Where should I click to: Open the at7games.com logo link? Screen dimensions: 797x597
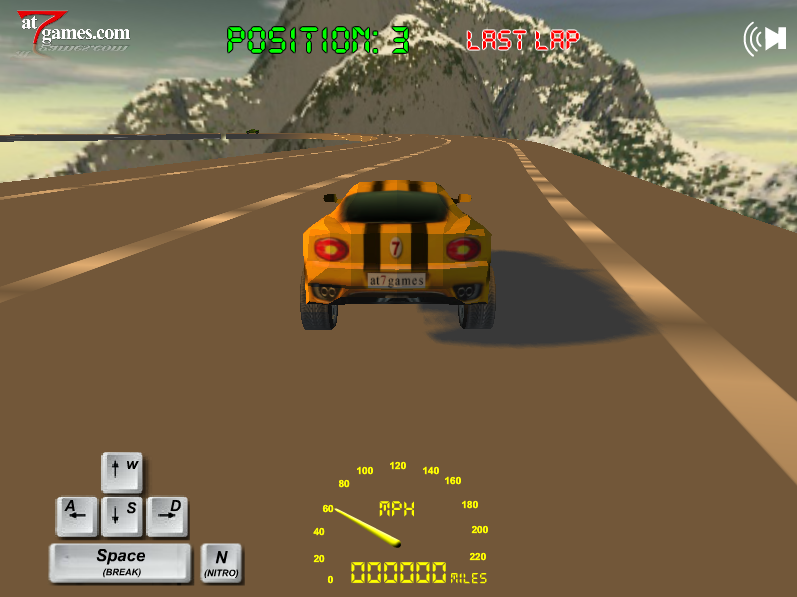[x=73, y=34]
